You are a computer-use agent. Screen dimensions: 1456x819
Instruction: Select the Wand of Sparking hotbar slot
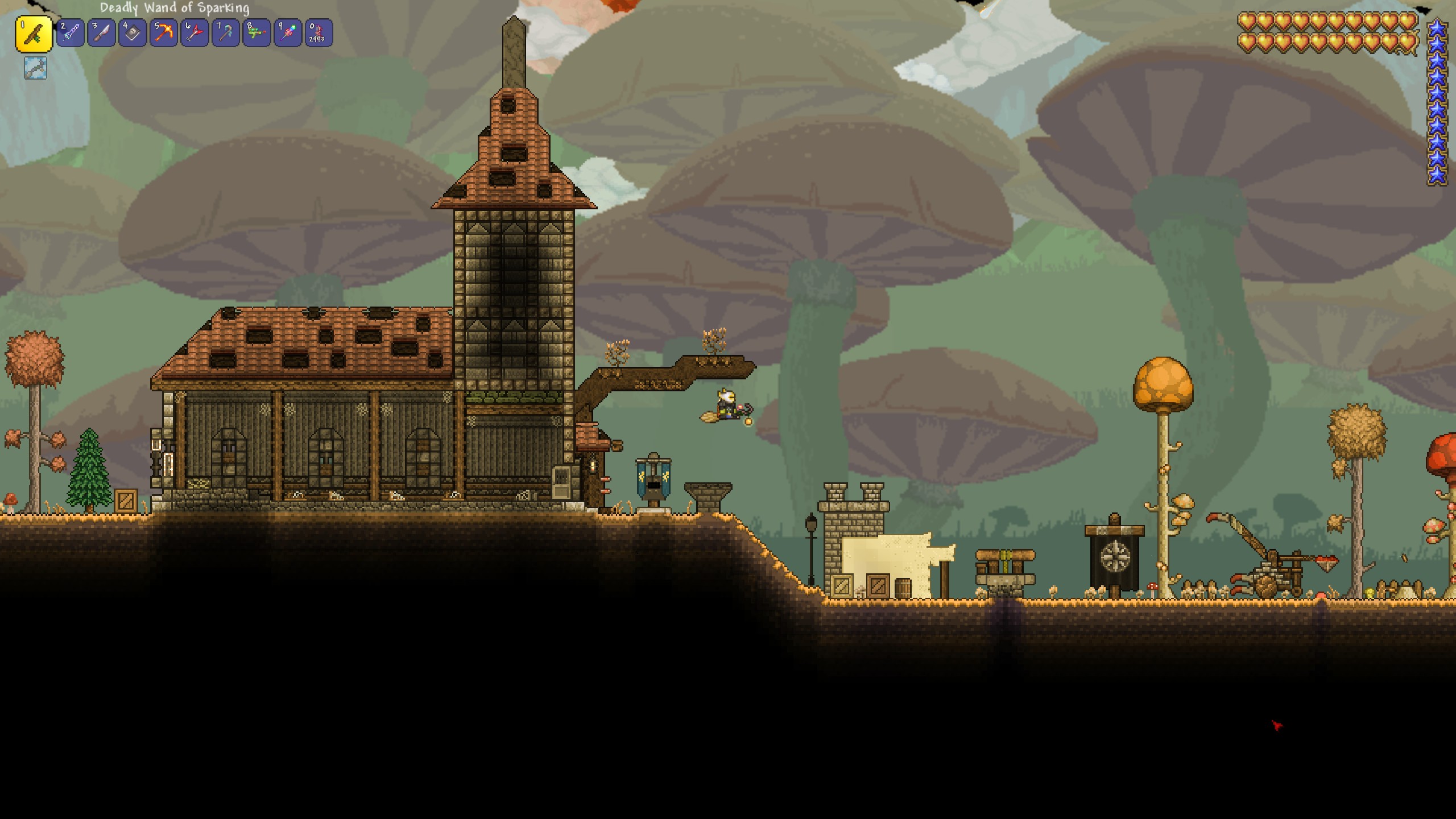(34, 34)
